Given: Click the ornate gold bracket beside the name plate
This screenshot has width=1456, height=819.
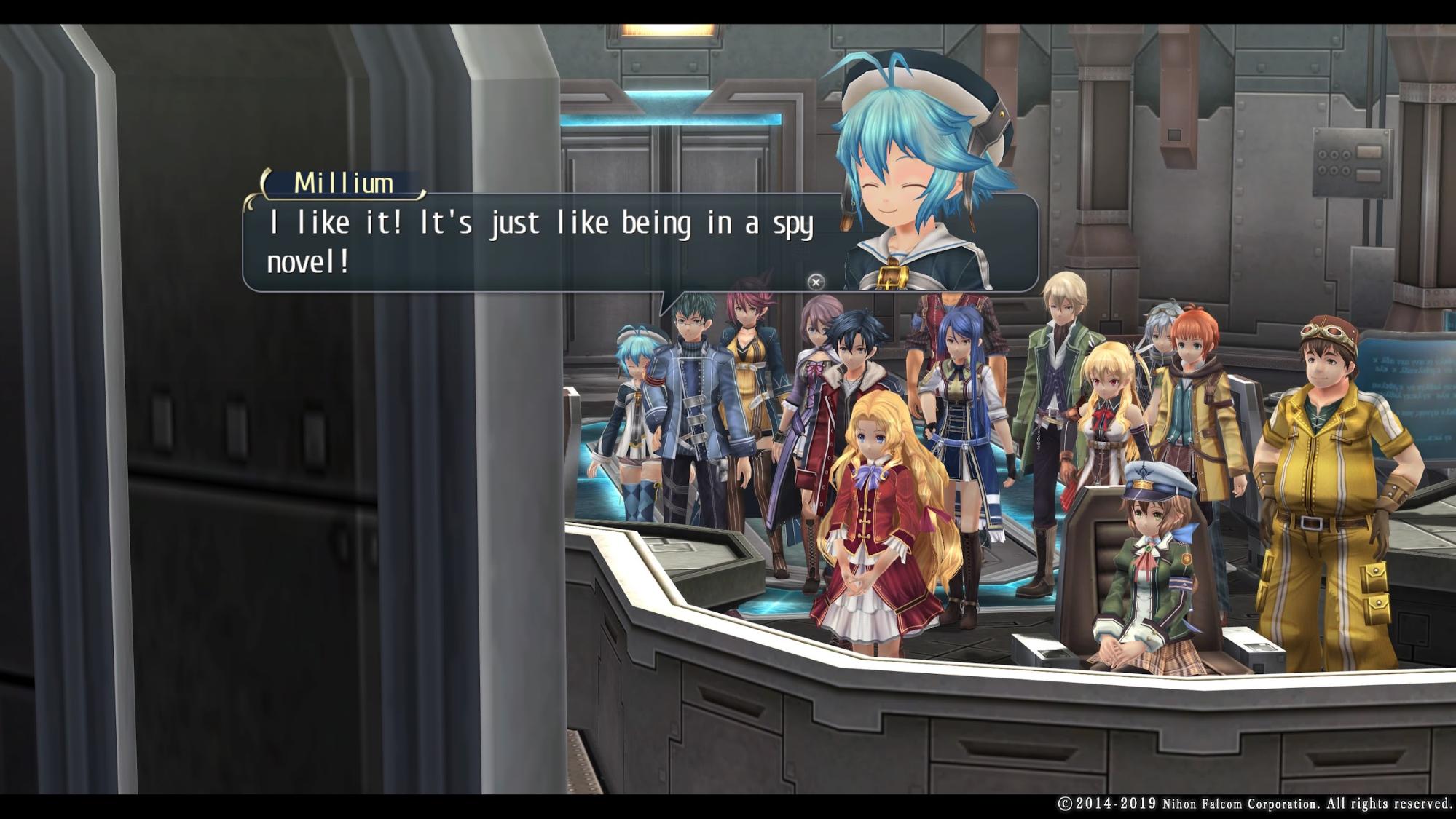Looking at the screenshot, I should (264, 184).
